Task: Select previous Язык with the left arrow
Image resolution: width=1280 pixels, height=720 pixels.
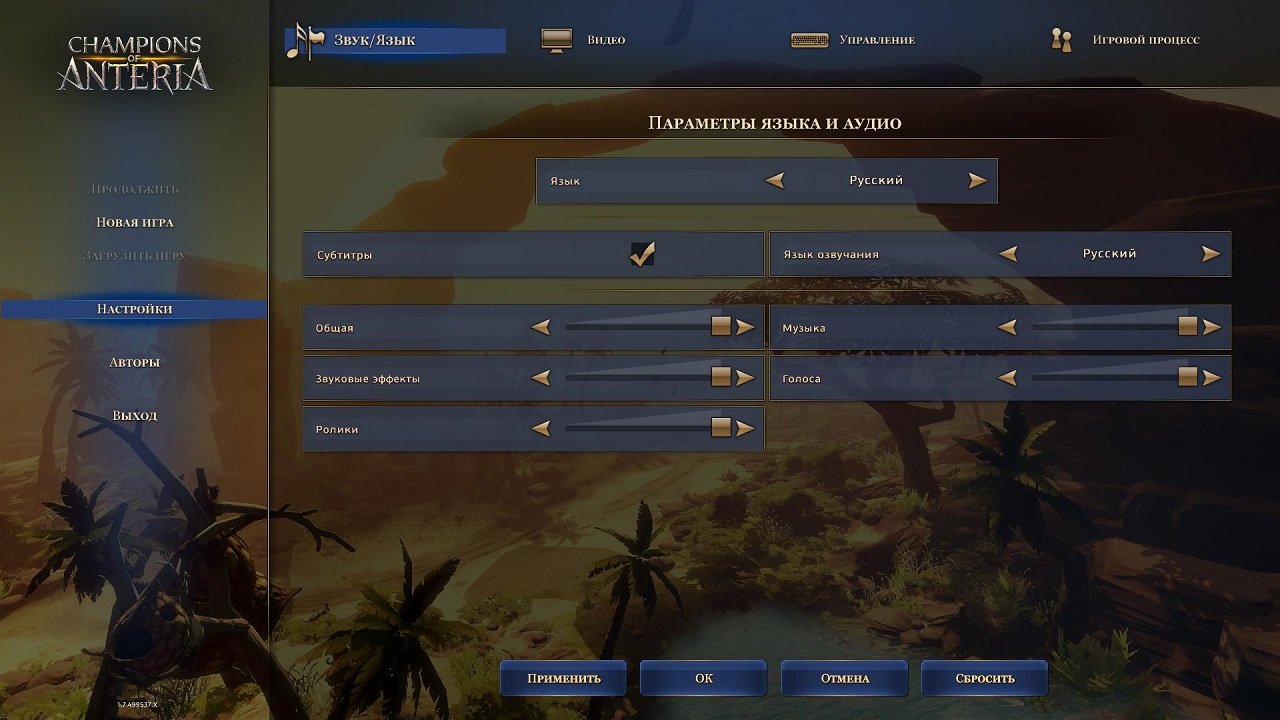Action: pyautogui.click(x=778, y=180)
